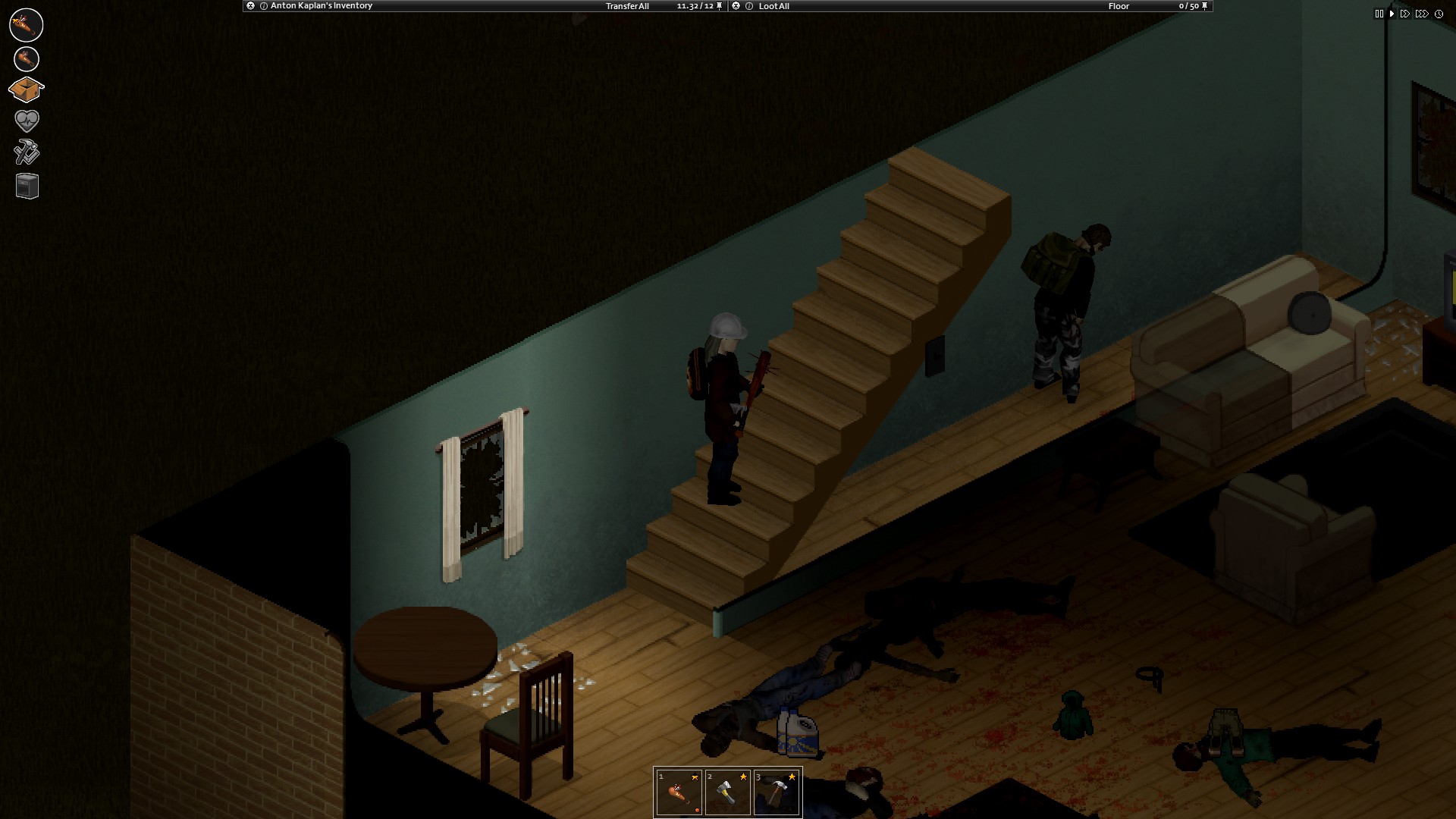Set fastest game speed with triple-arrow icon

pyautogui.click(x=1422, y=13)
